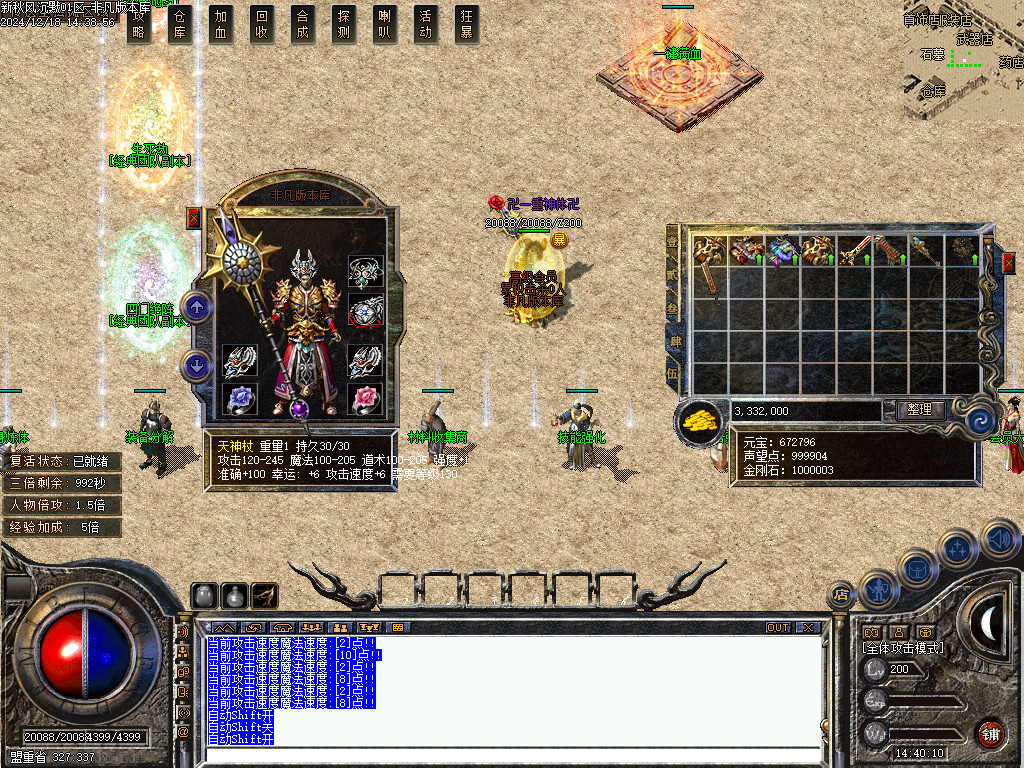Click the 加血 heal button
The width and height of the screenshot is (1024, 768).
221,24
